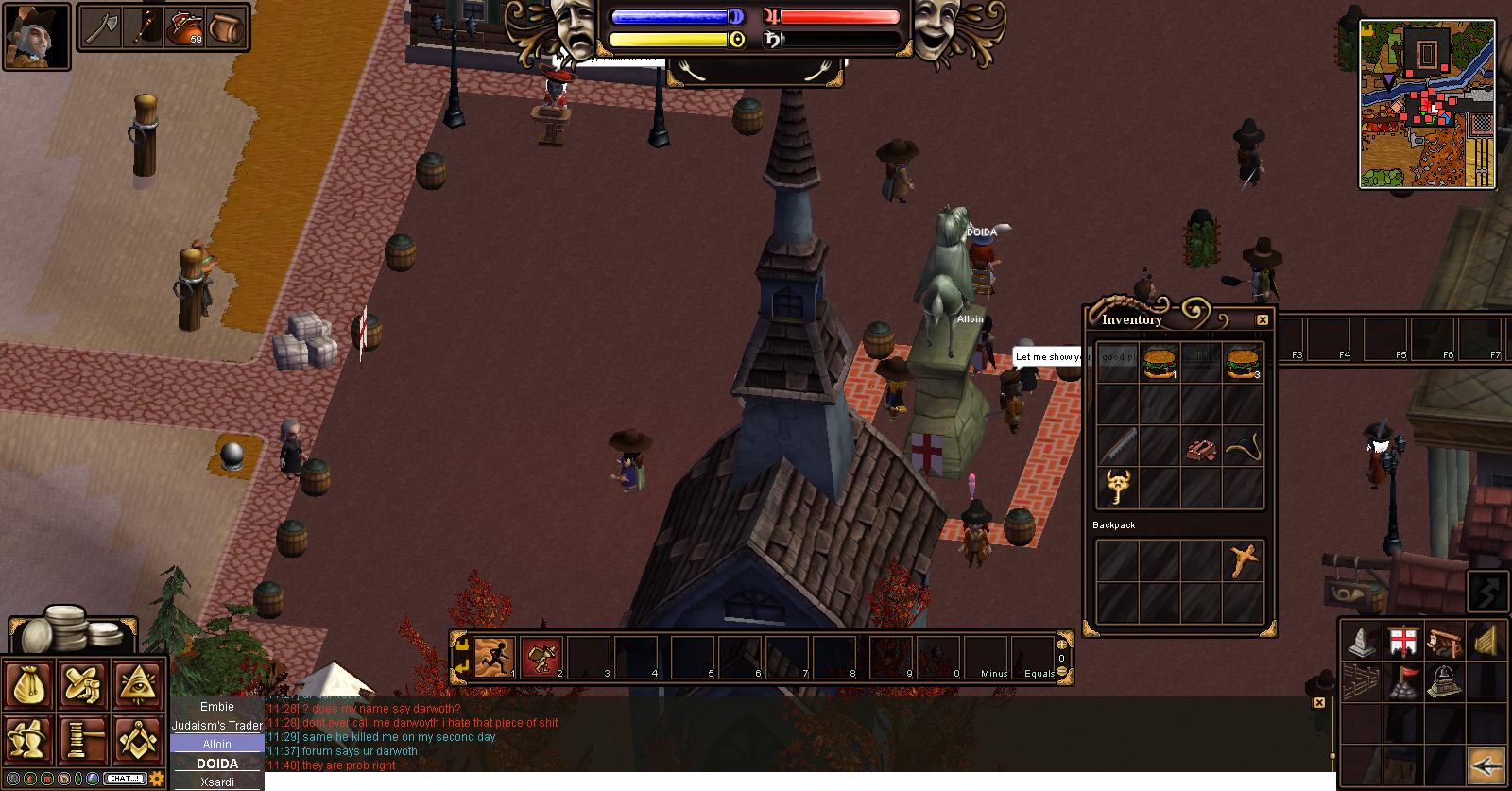This screenshot has height=791, width=1512.
Task: Open the money bag menu button
Action: 28,684
